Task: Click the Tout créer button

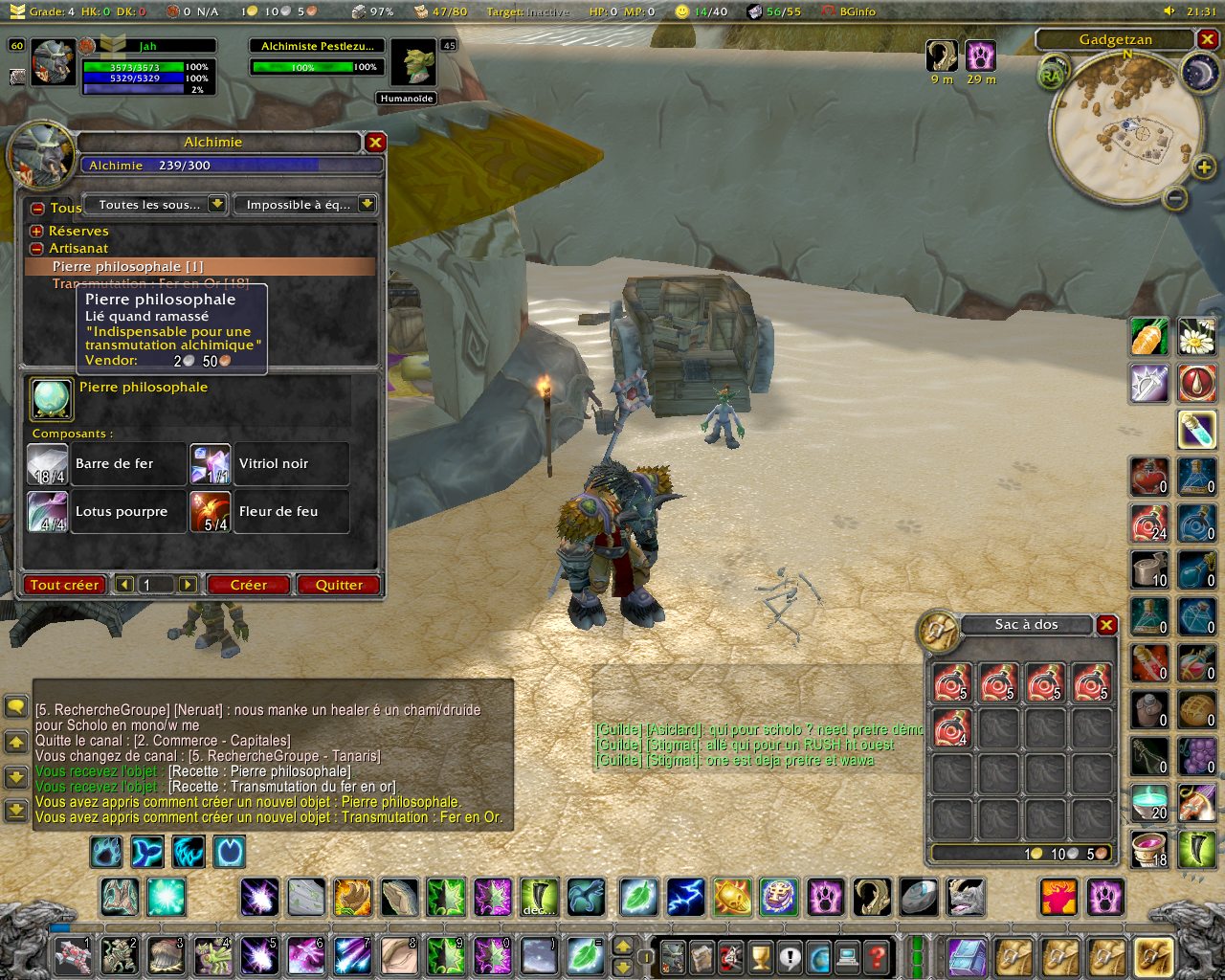Action: point(64,585)
